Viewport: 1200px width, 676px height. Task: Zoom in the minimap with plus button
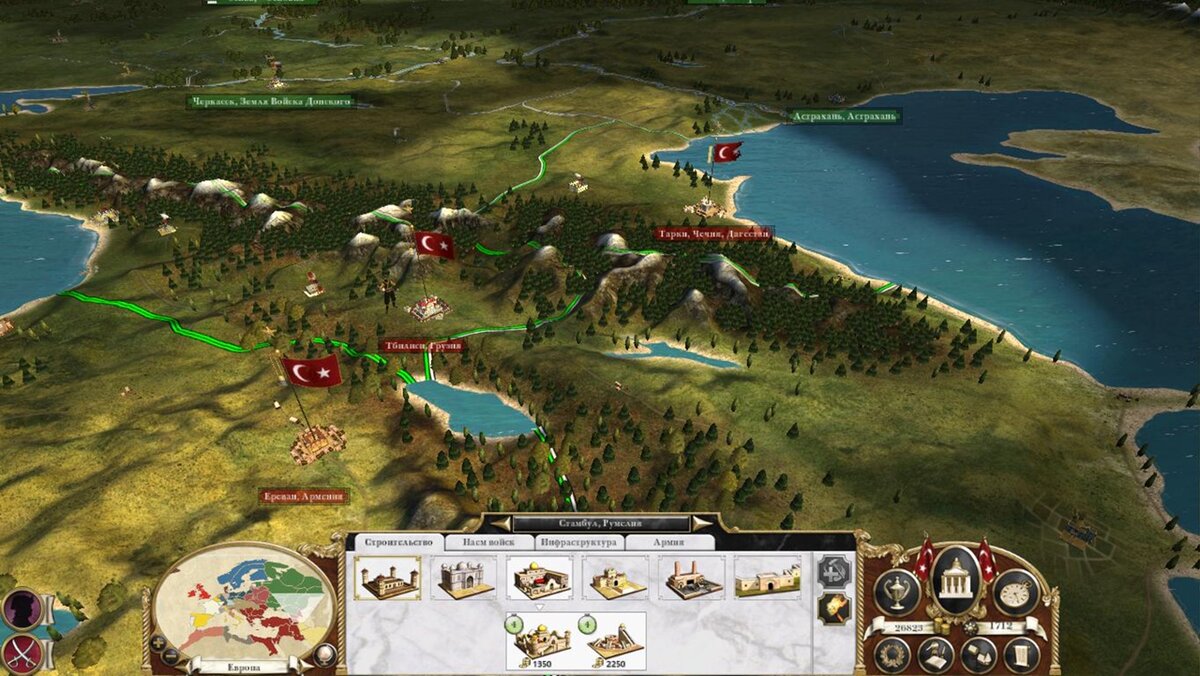(158, 641)
